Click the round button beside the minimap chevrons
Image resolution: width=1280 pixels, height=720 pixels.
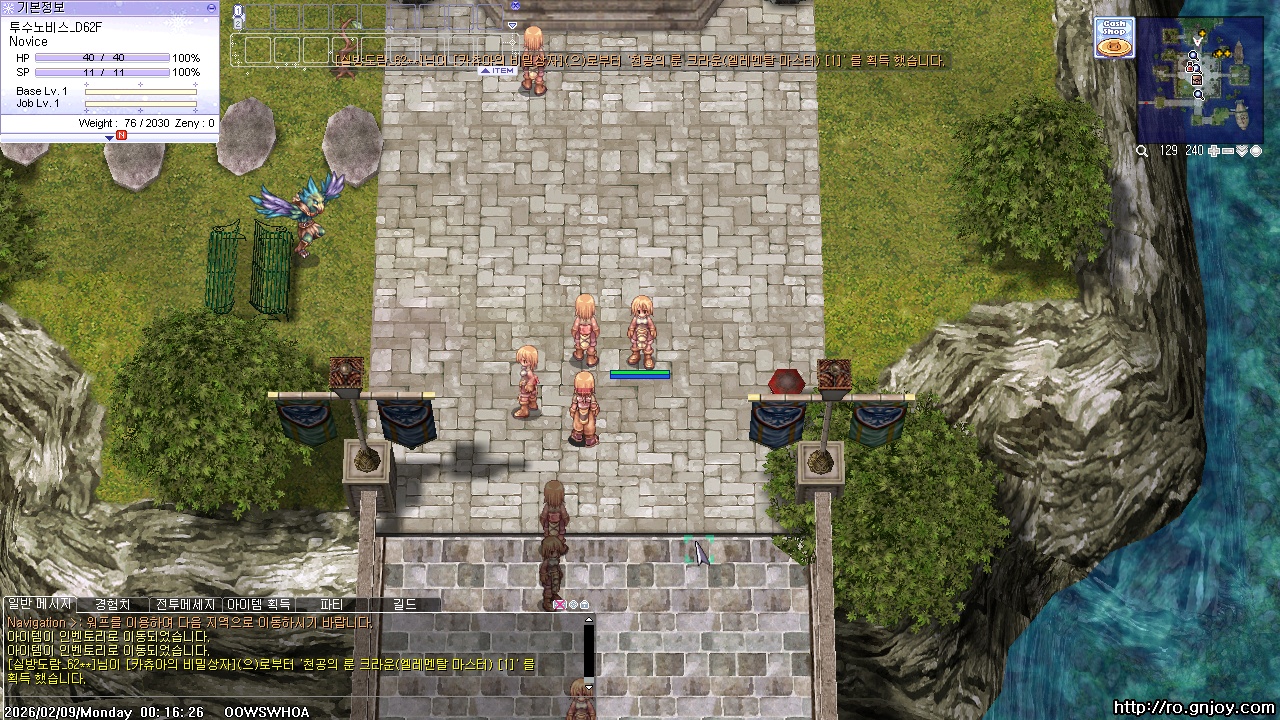coord(1256,151)
